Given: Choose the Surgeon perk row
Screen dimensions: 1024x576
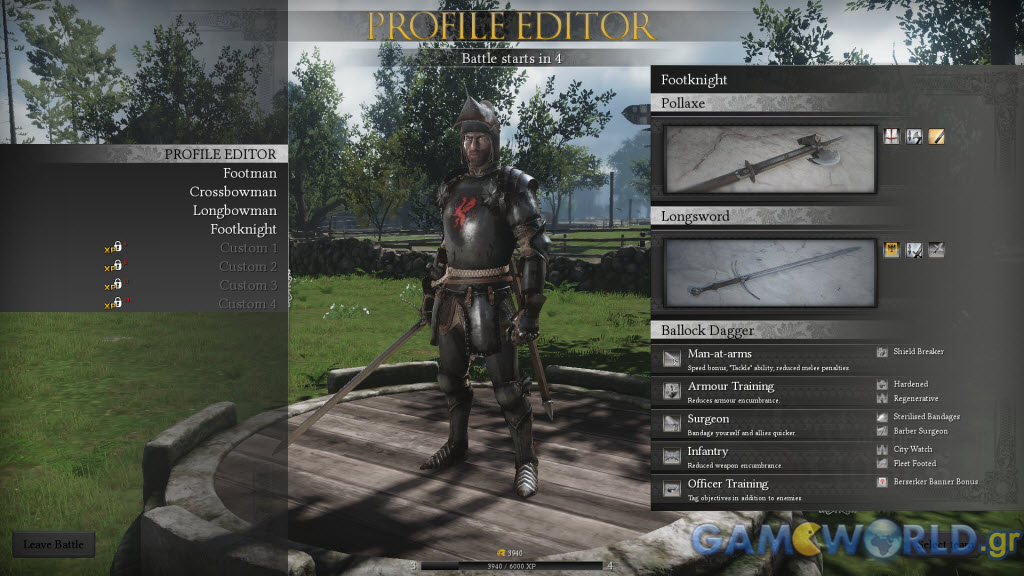Looking at the screenshot, I should 762,425.
